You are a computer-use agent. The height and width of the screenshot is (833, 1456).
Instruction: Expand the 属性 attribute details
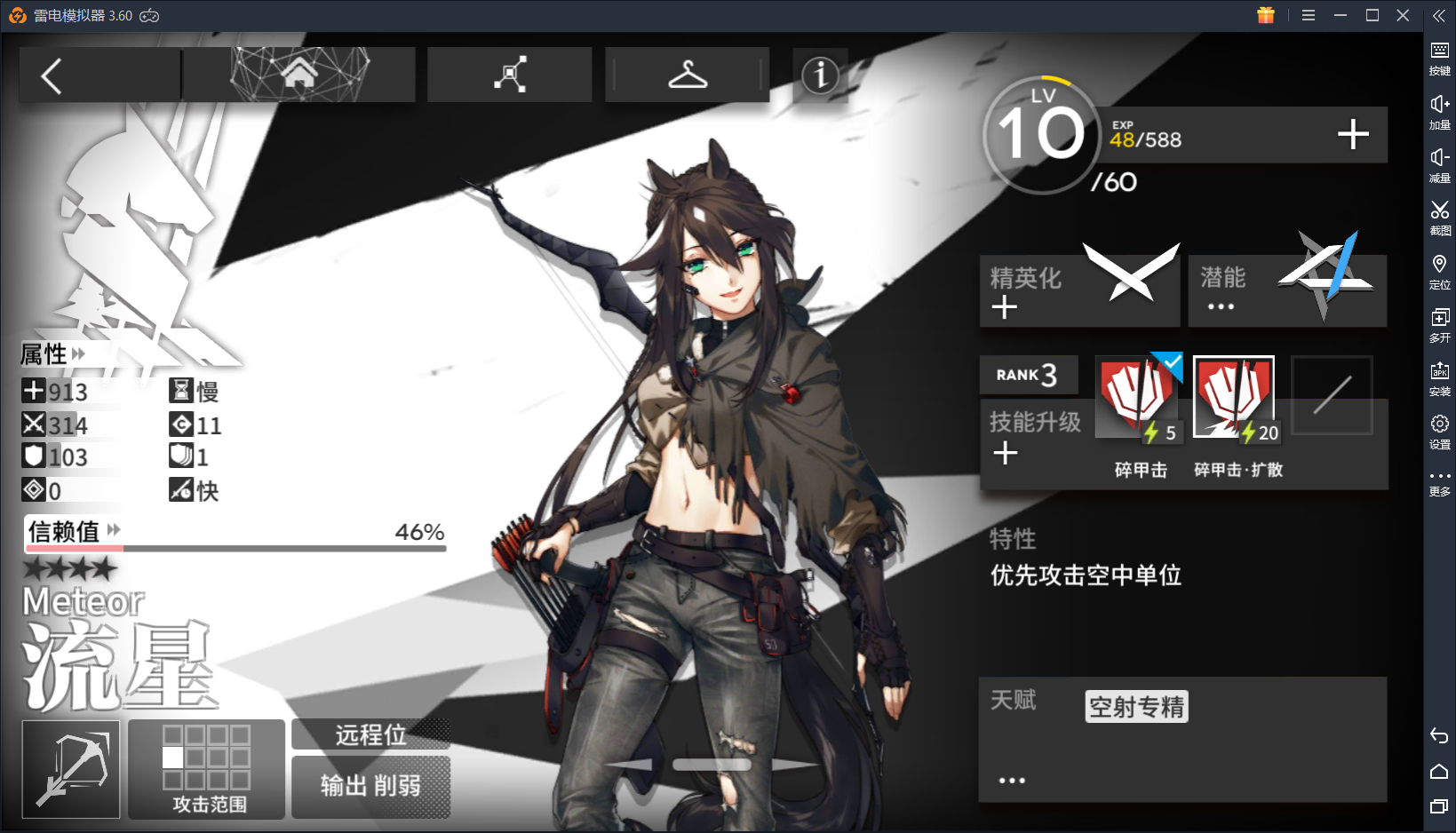[x=78, y=353]
